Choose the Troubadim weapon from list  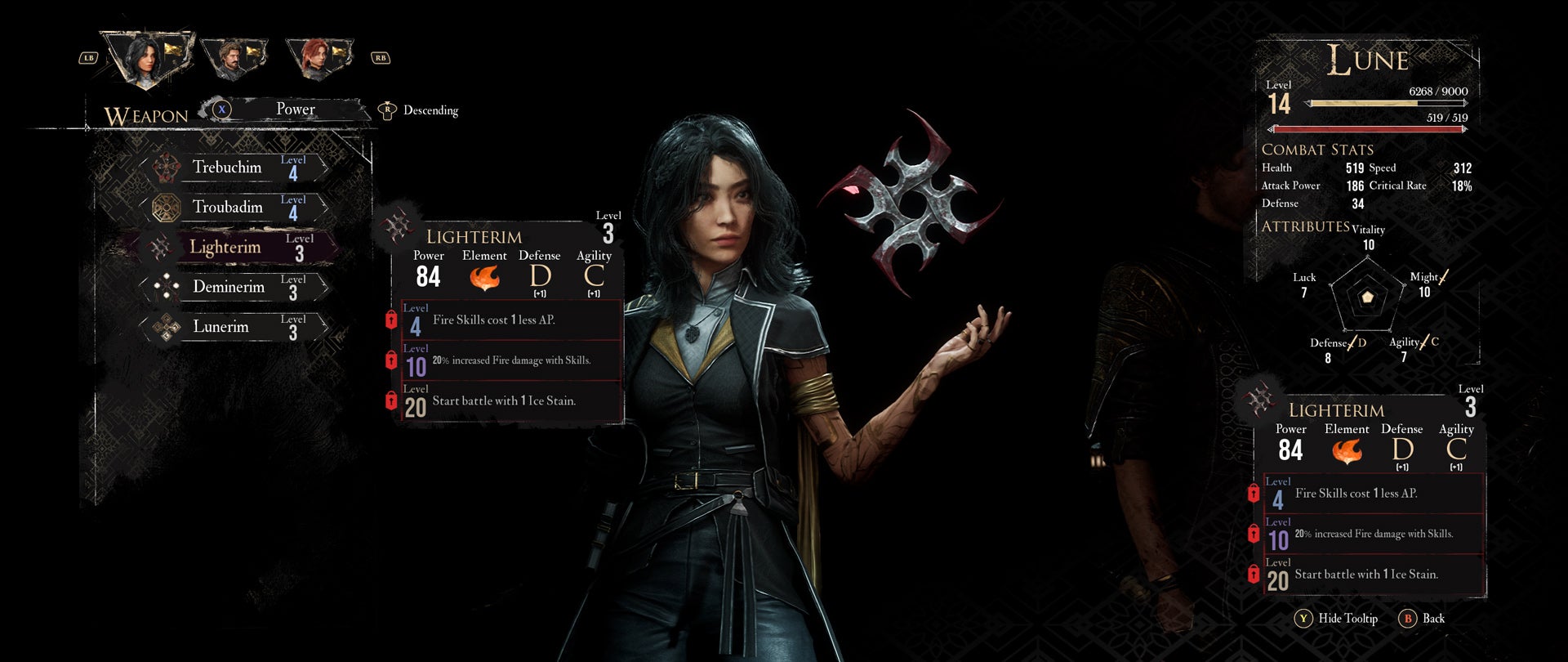click(x=237, y=208)
